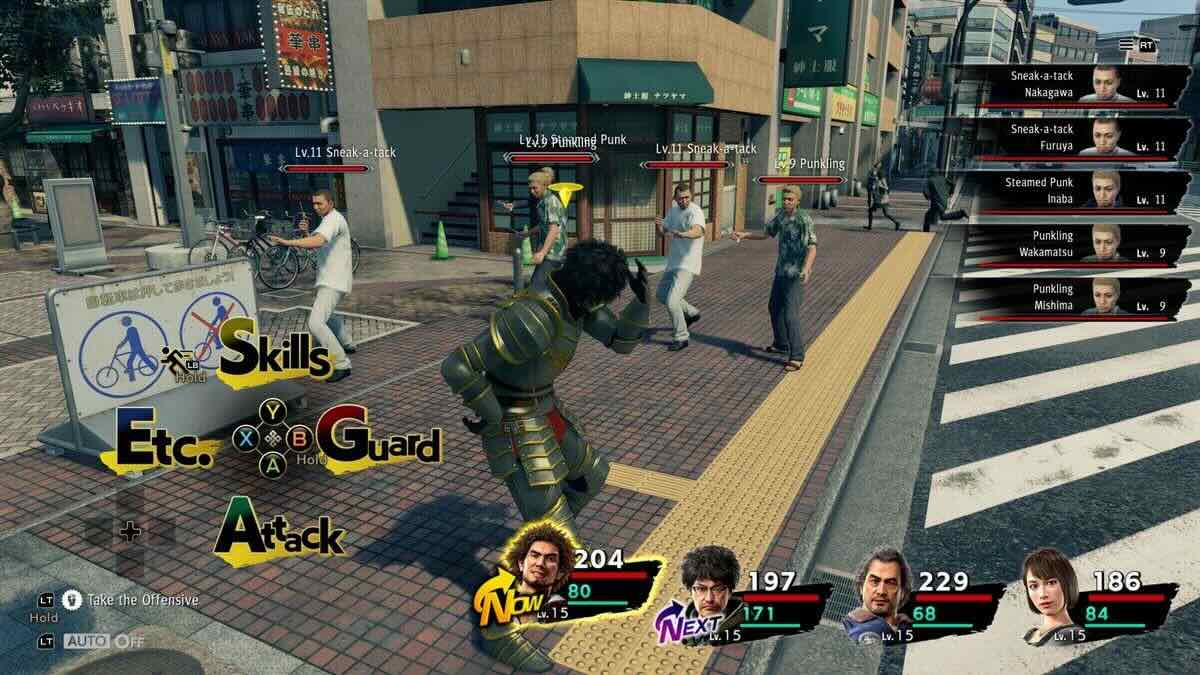The image size is (1200, 675).
Task: Target Nakagawa in the enemy list
Action: tap(1071, 84)
